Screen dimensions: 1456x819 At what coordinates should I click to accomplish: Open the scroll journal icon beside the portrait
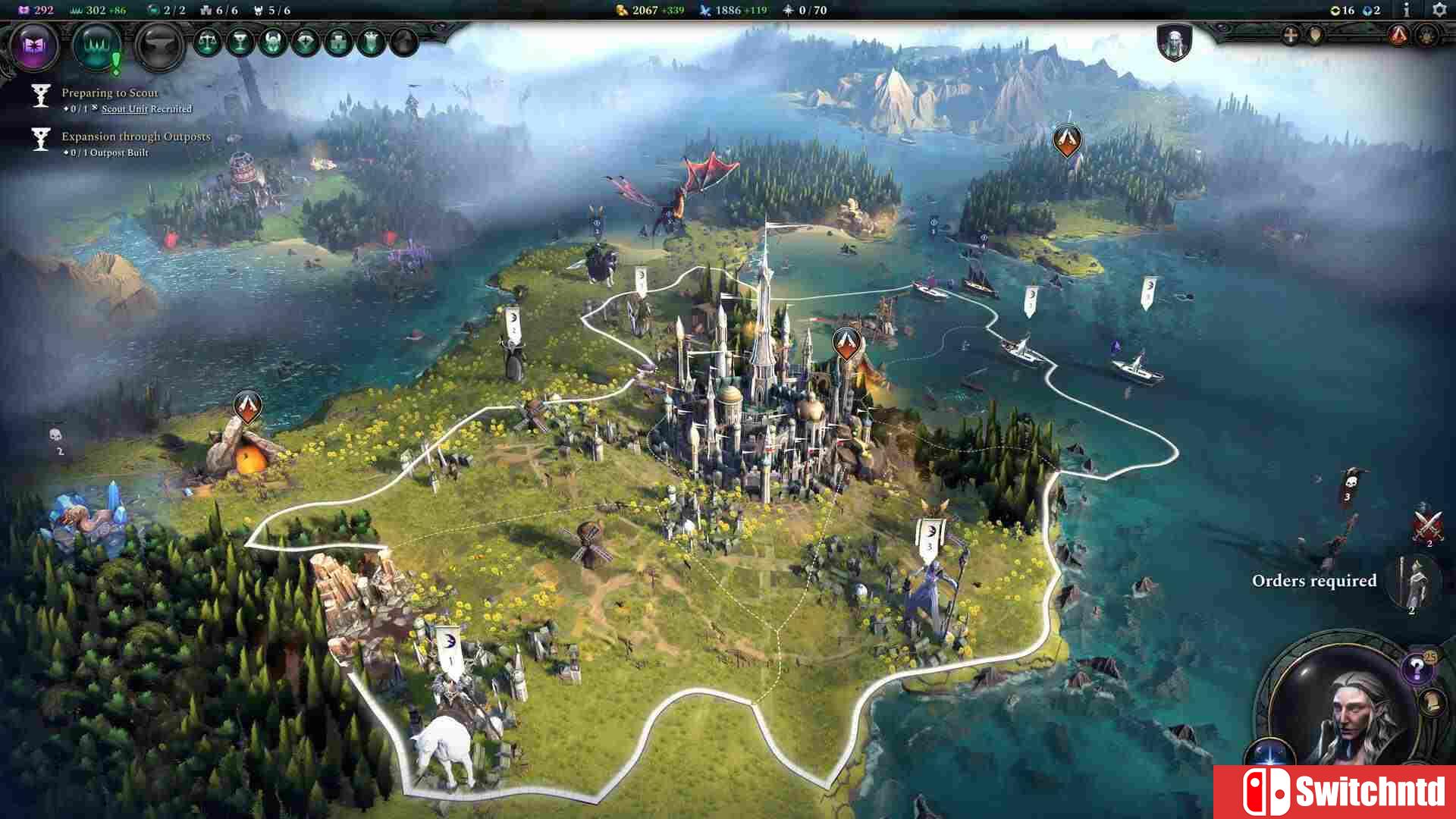click(1432, 704)
